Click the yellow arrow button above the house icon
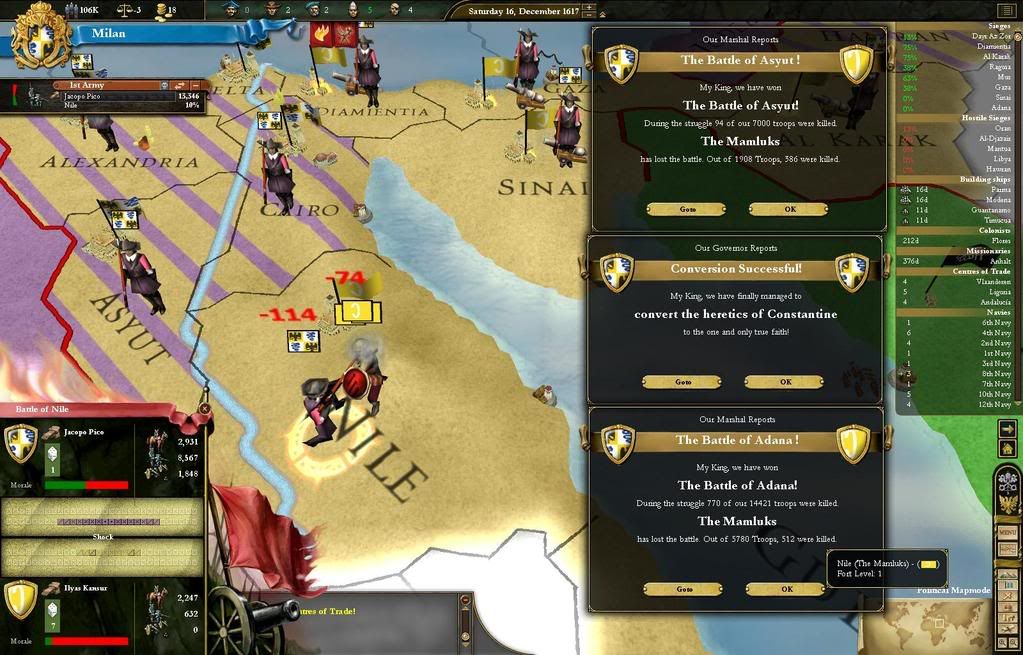1023x655 pixels. coord(1007,429)
